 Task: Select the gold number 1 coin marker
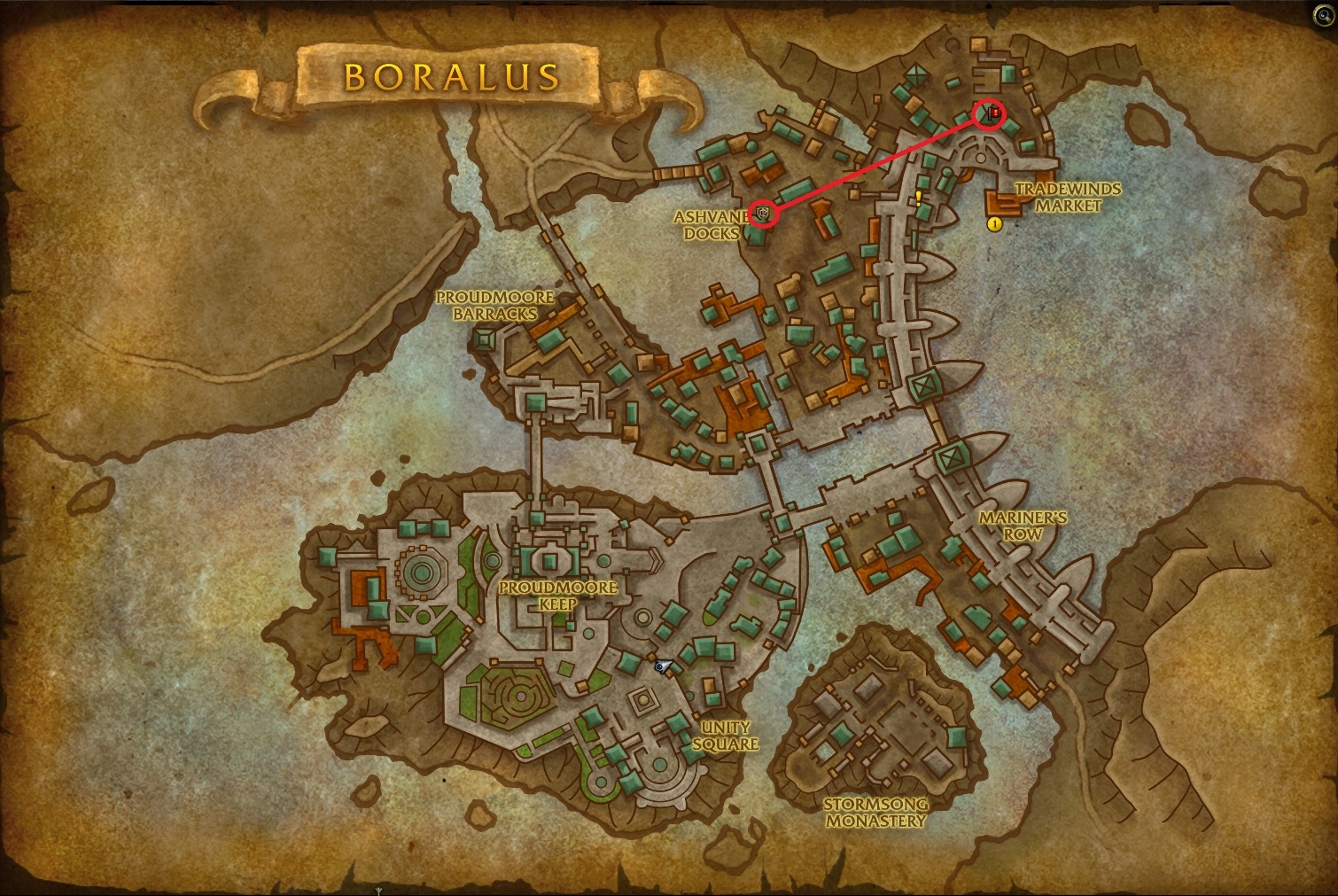tap(993, 226)
